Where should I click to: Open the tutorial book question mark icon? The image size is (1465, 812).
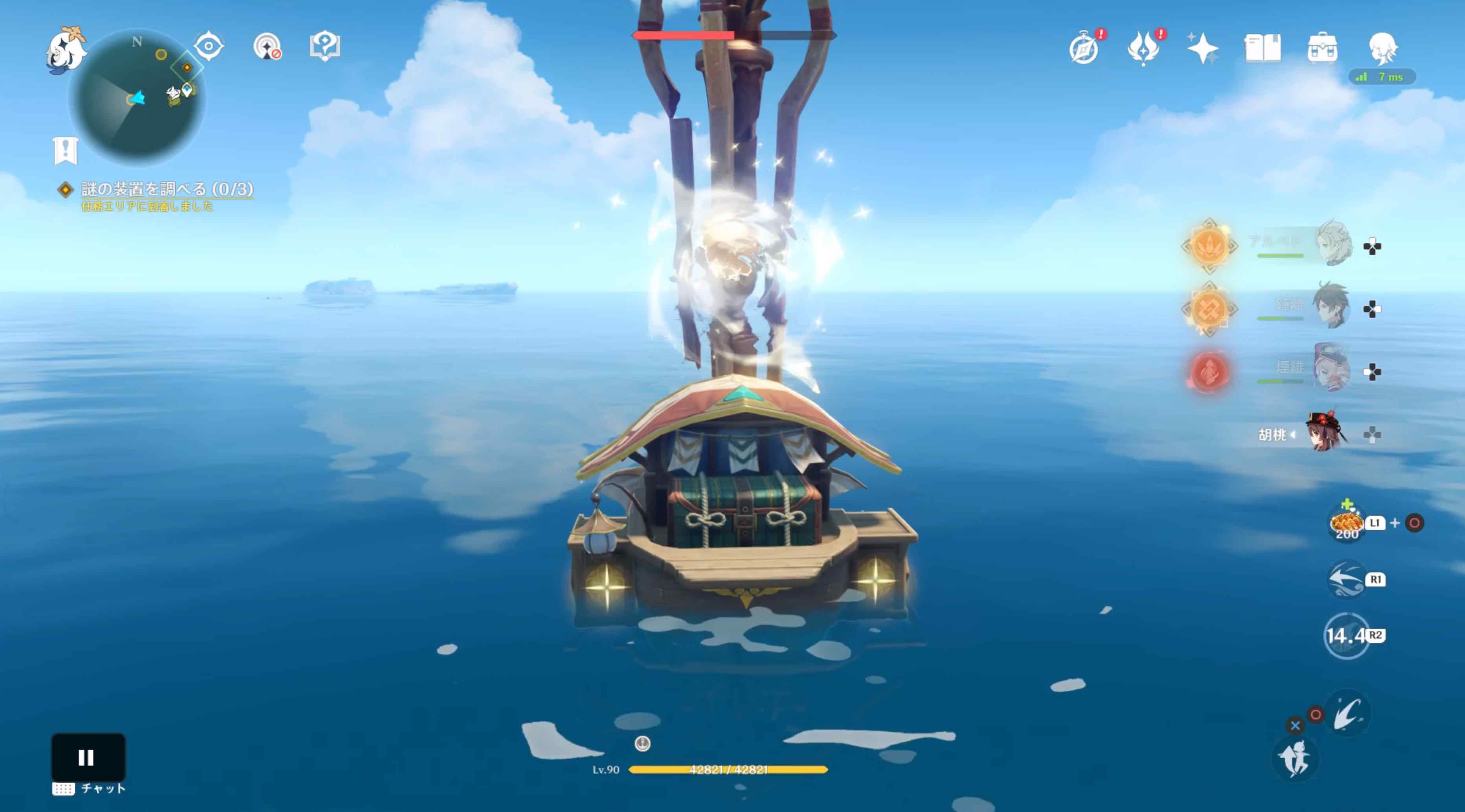pos(325,46)
